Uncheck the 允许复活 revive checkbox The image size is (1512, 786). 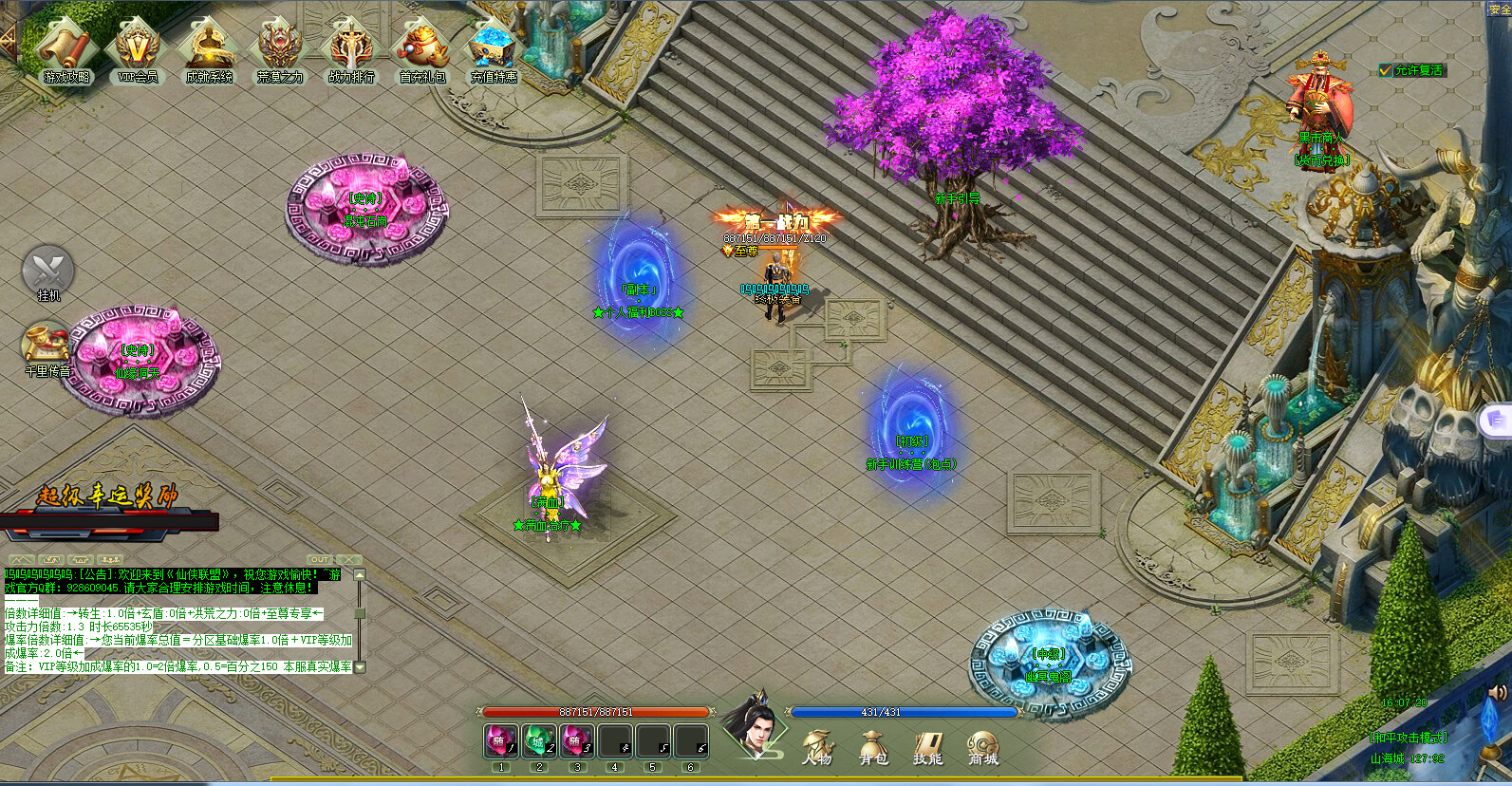tap(1384, 69)
